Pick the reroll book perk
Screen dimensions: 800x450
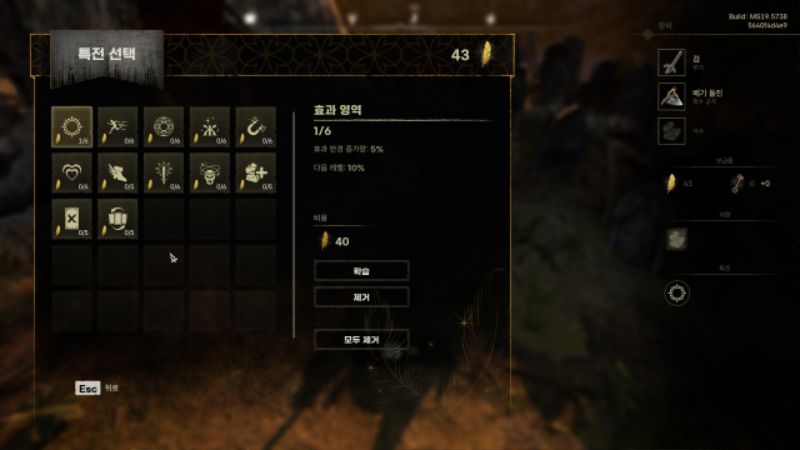click(118, 219)
